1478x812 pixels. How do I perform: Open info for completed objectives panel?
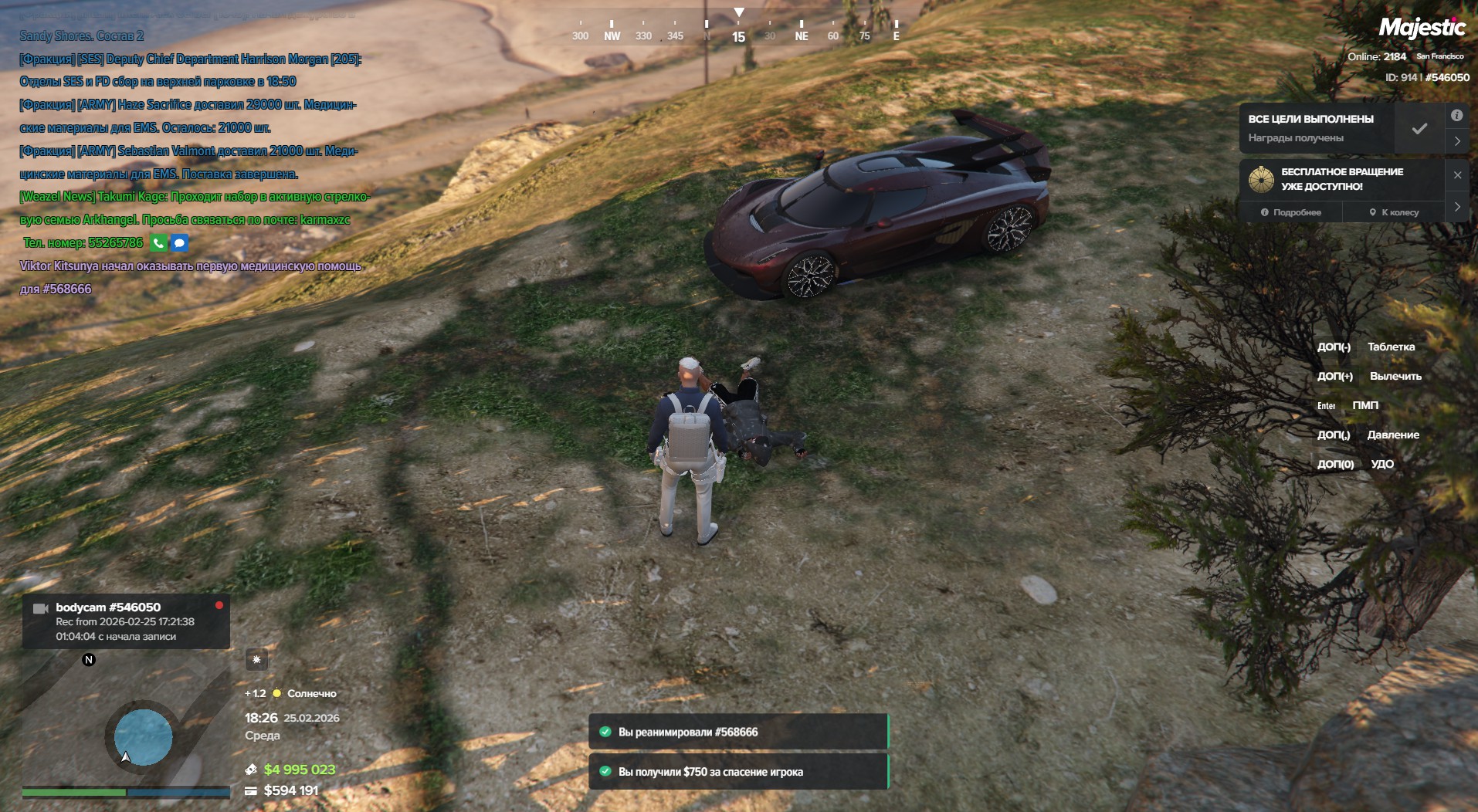[1456, 116]
